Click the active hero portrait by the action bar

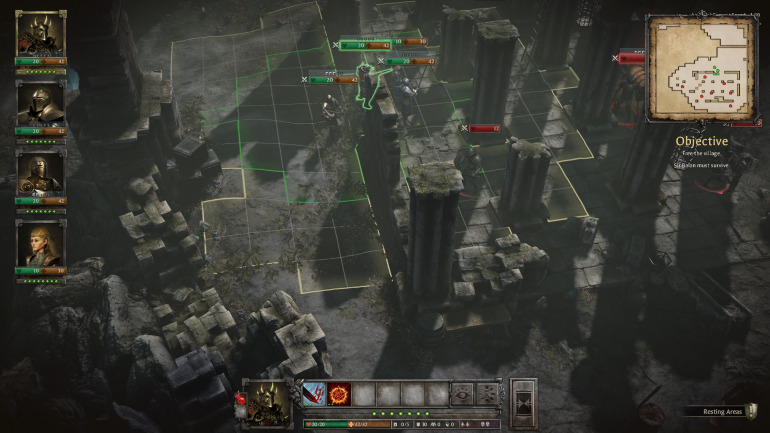point(268,403)
